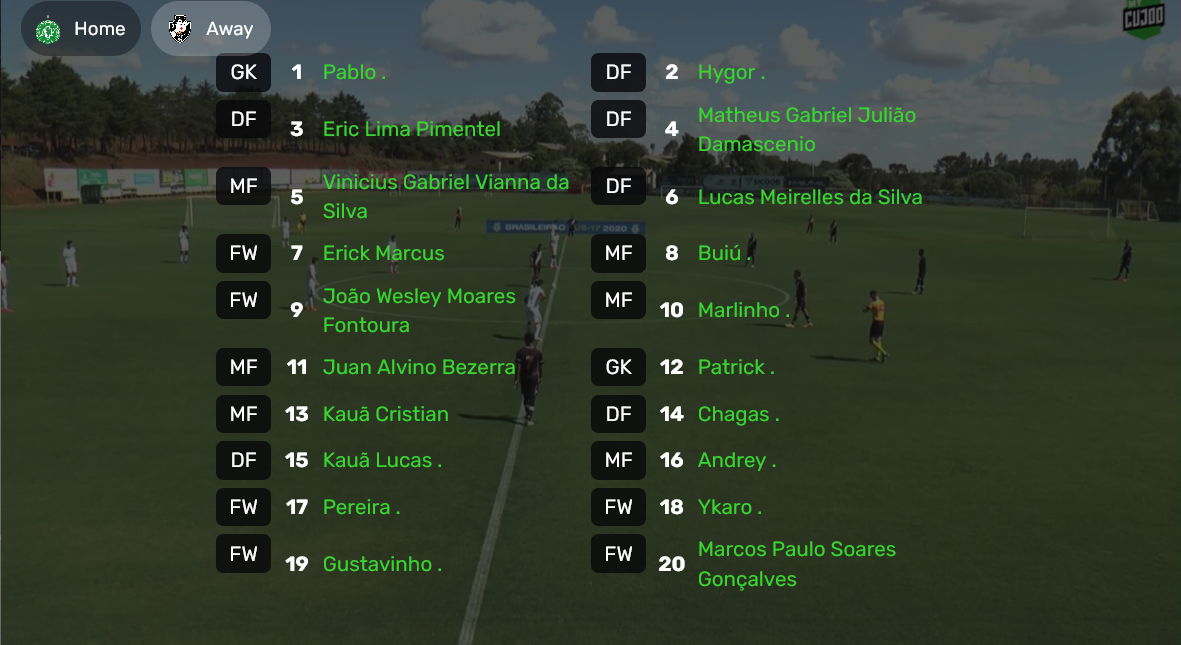Screen dimensions: 1181x645
Task: Select Vinicius Gabriel Vianna da Silva
Action: pyautogui.click(x=445, y=196)
